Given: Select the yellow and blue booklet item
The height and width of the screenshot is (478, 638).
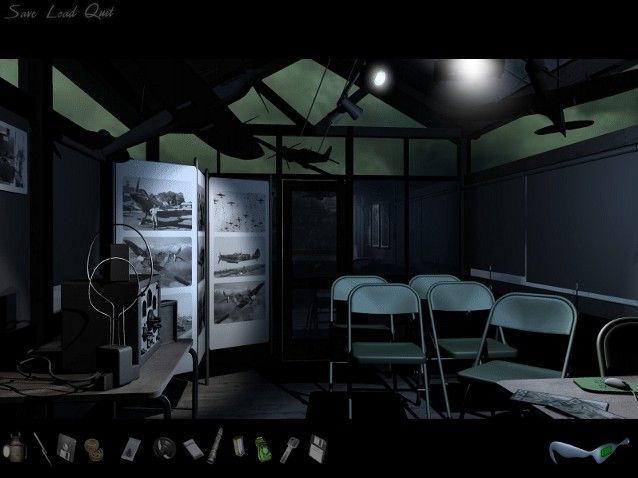Looking at the screenshot, I should [x=239, y=446].
